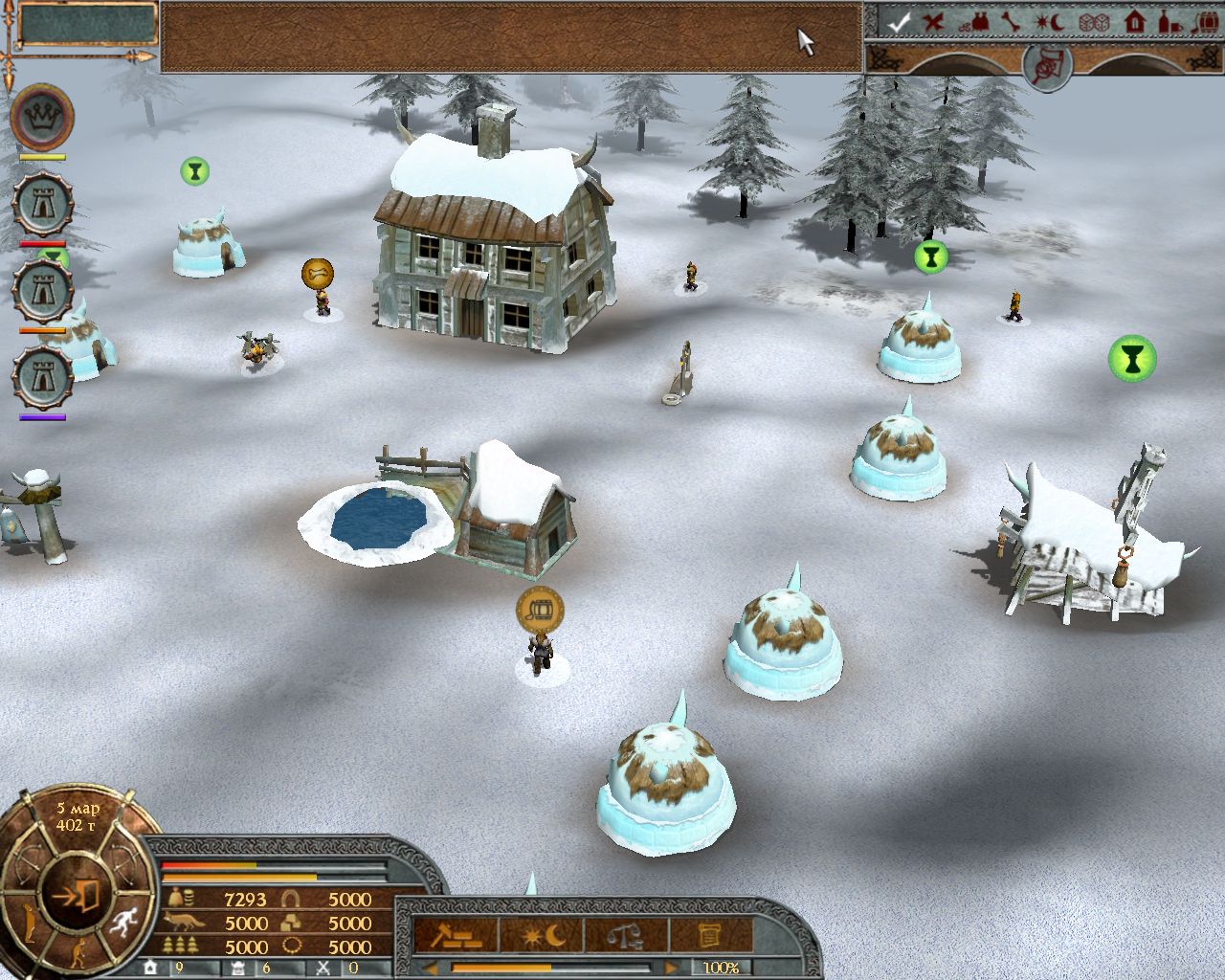Toggle the bottle and mug filter
1225x980 pixels.
coord(1169,22)
